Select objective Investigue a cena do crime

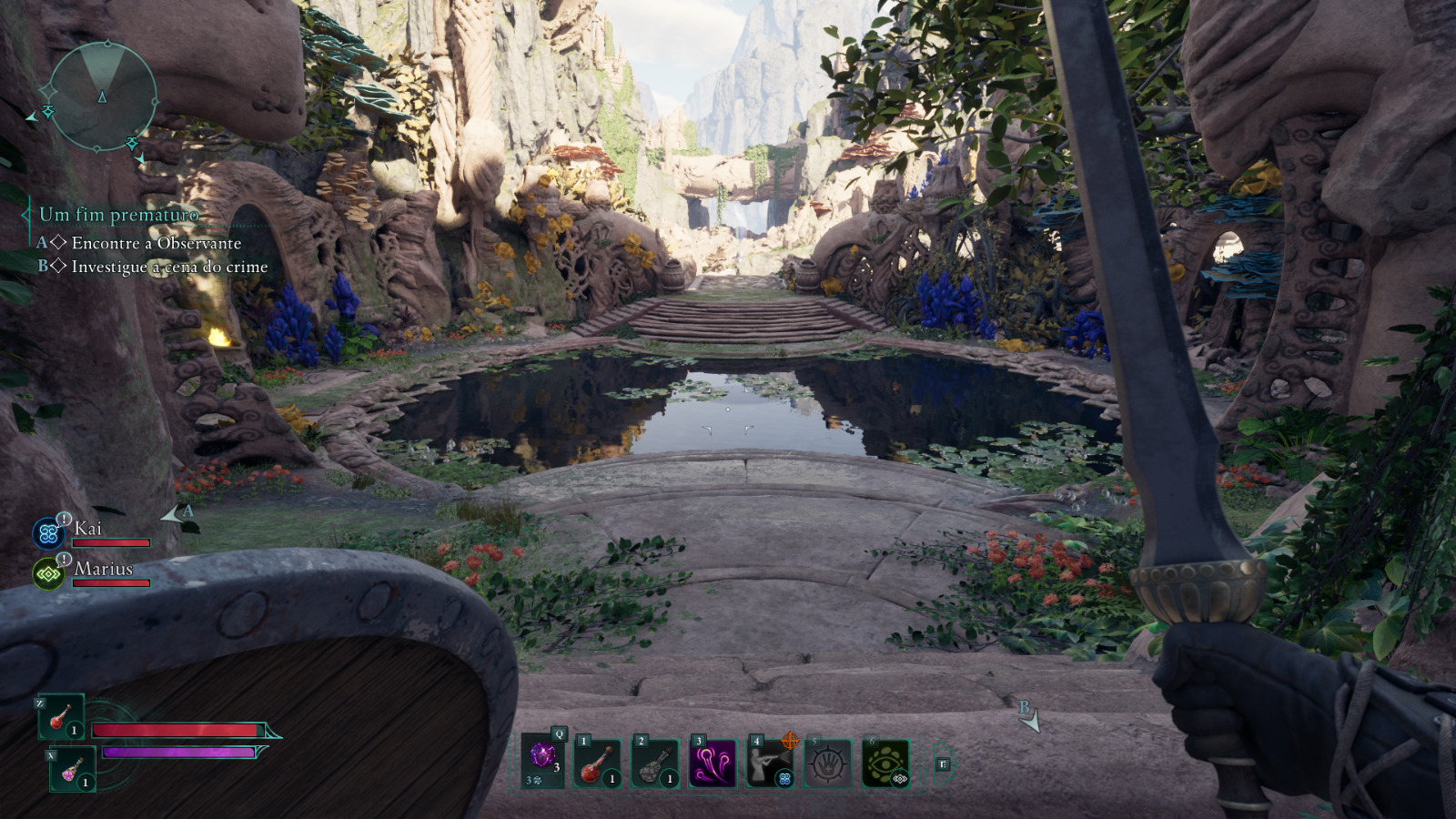coord(169,267)
